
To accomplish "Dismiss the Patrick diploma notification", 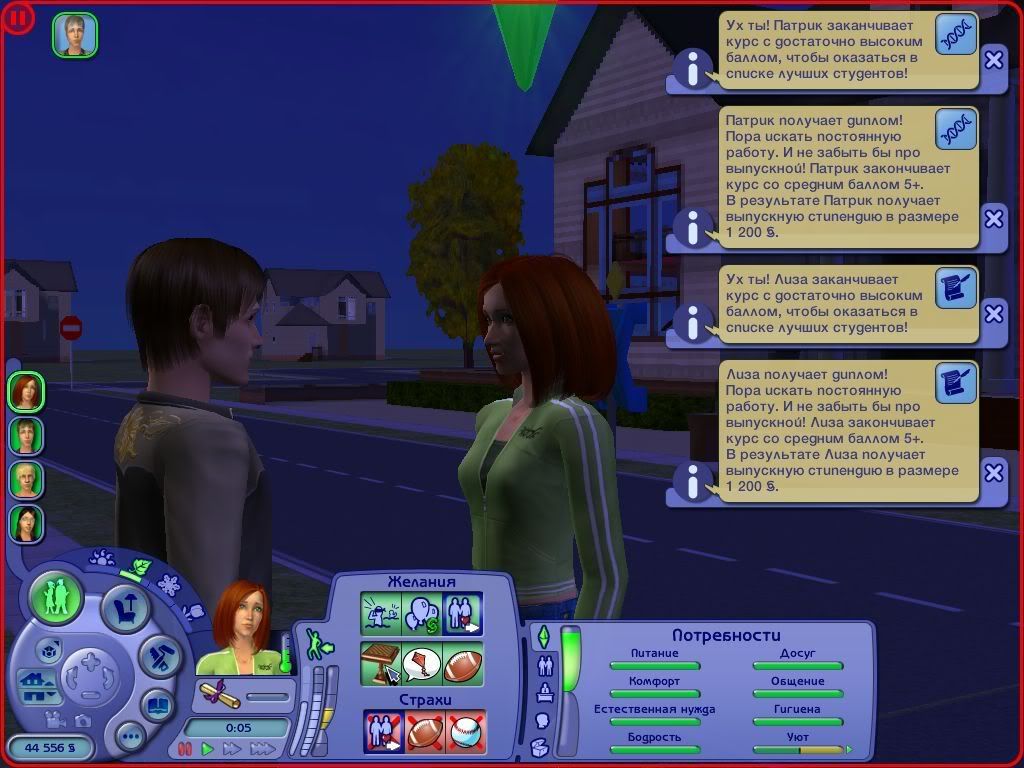I will click(993, 219).
